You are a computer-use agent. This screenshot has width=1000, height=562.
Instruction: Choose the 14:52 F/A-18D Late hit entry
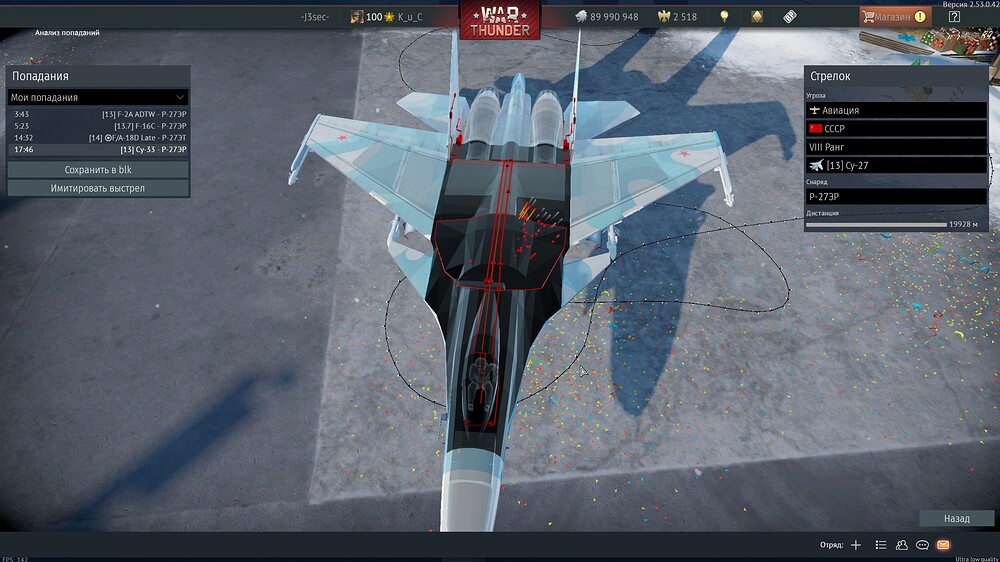pos(99,138)
